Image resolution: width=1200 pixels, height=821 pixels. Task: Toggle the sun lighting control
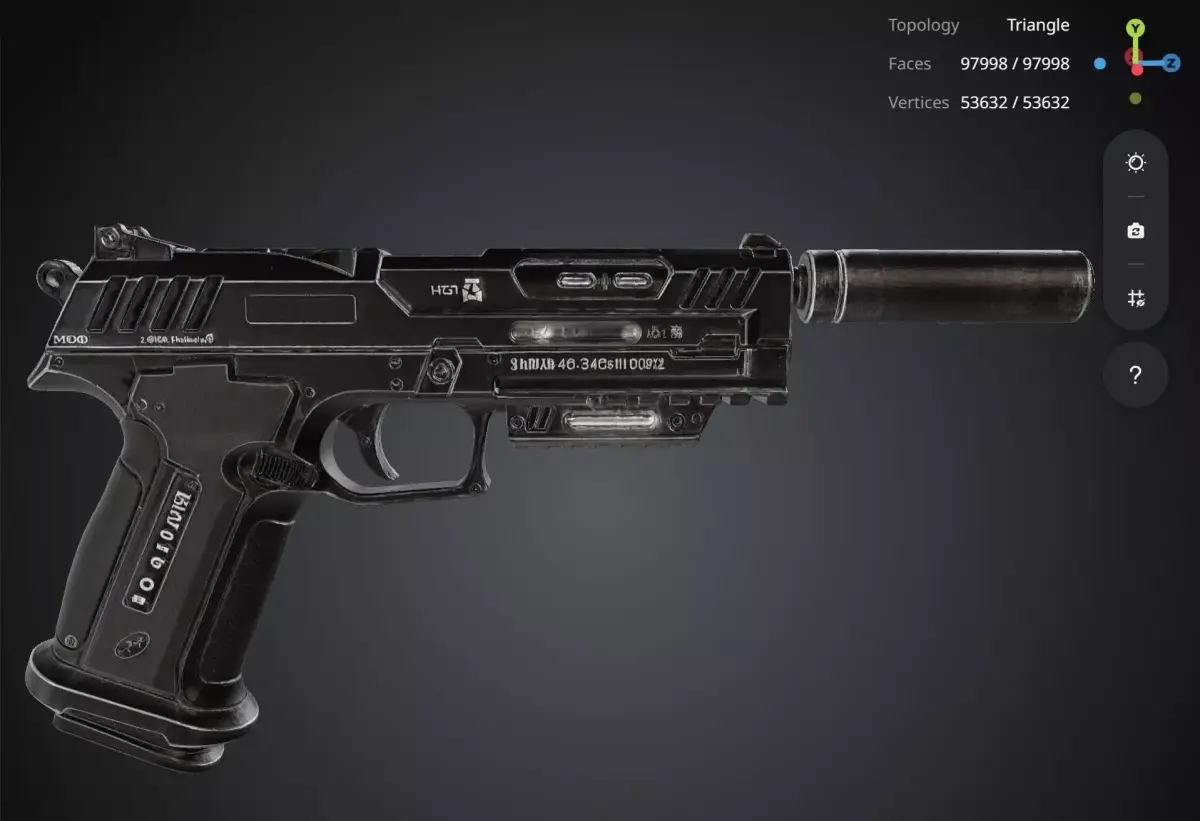tap(1135, 163)
